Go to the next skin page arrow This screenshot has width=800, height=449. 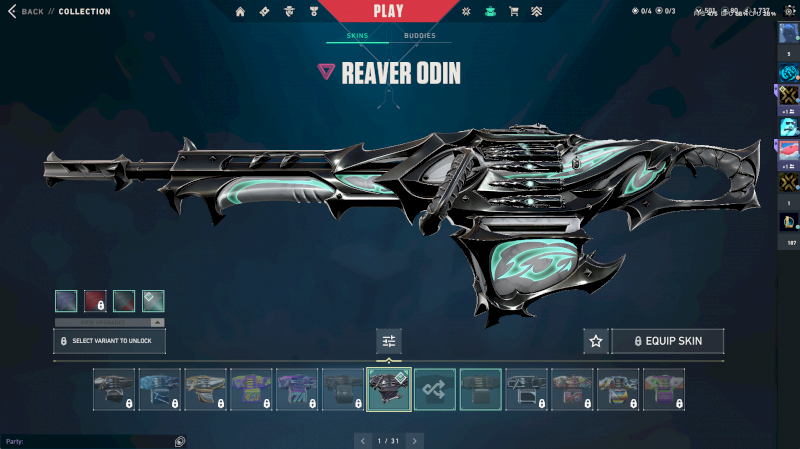pyautogui.click(x=414, y=440)
